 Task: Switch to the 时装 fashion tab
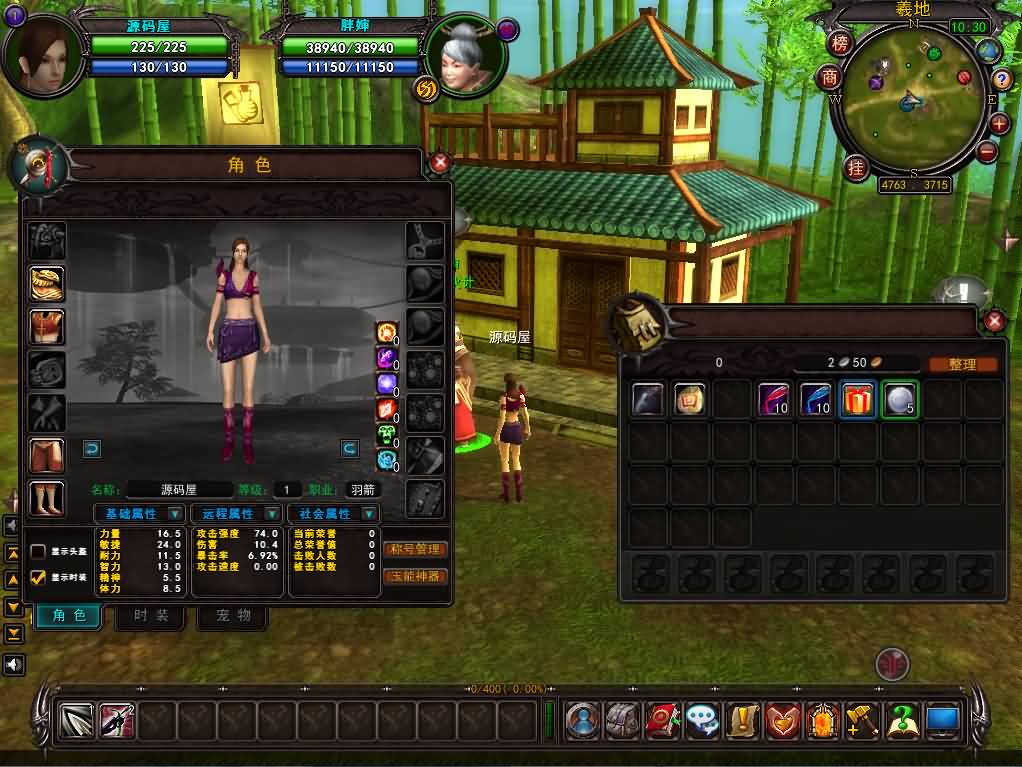coord(151,615)
